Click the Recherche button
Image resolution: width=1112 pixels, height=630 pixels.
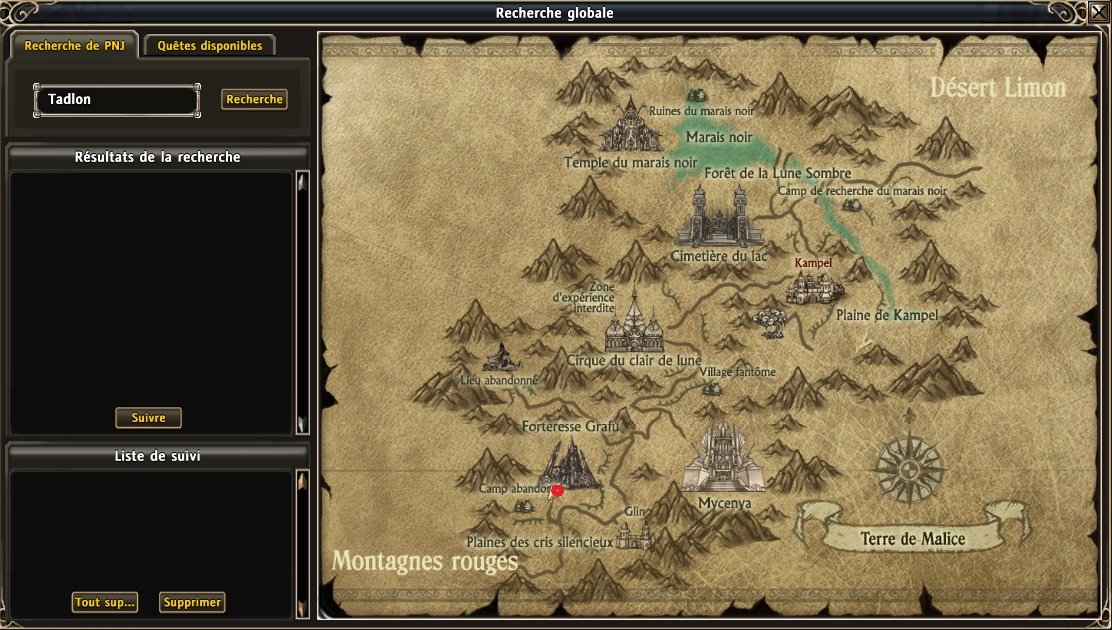pyautogui.click(x=254, y=100)
